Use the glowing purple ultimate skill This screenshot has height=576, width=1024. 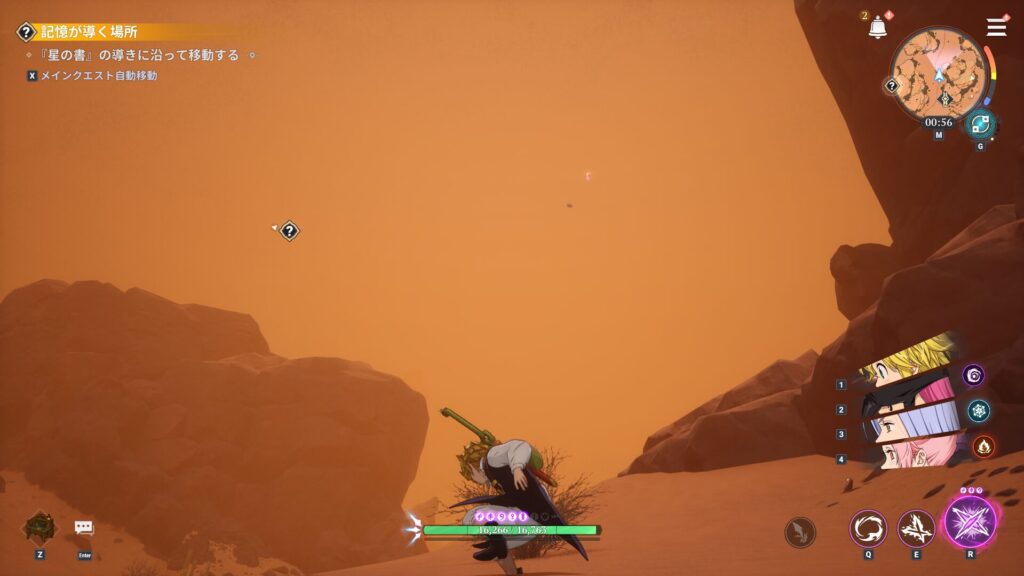click(969, 522)
